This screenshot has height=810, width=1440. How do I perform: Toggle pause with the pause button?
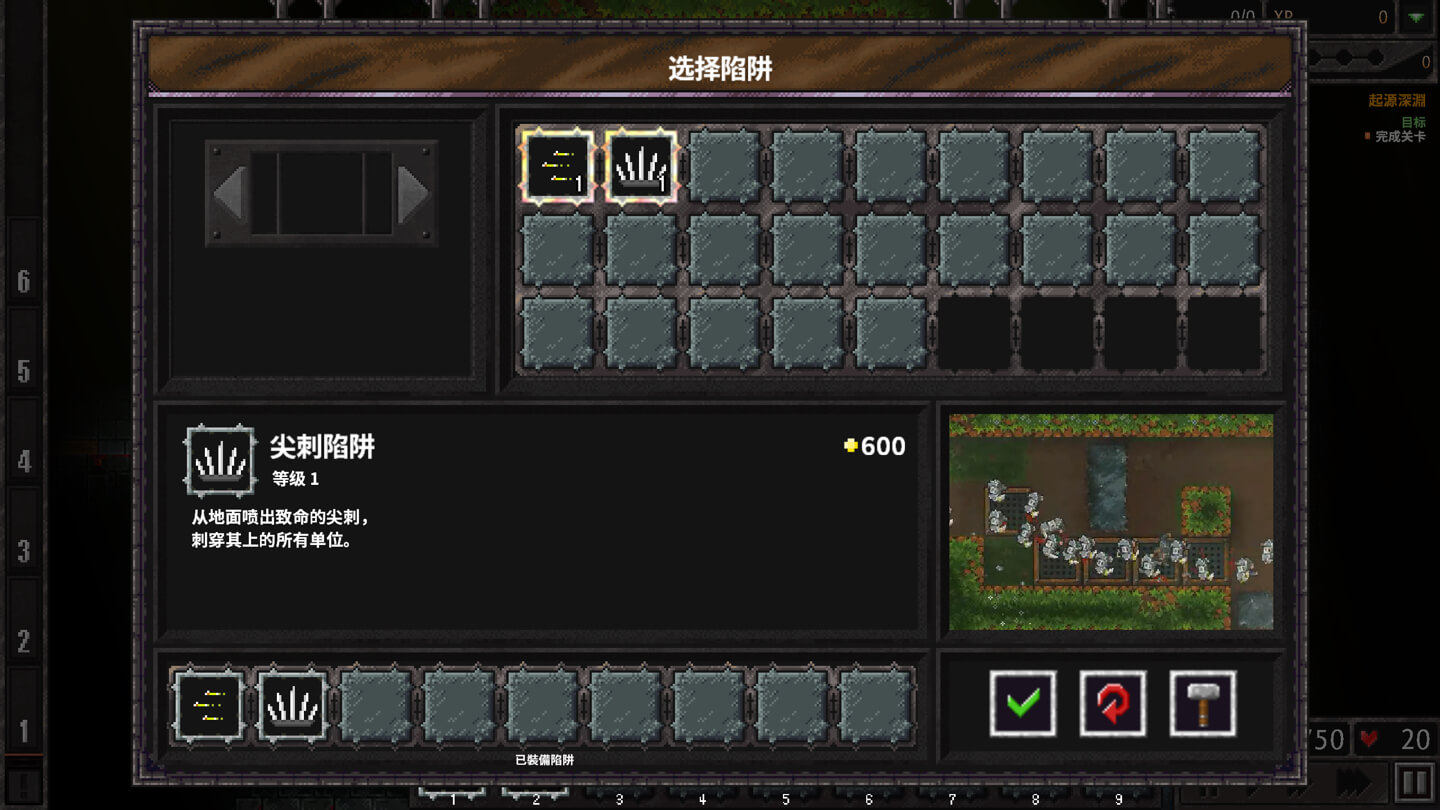[x=1416, y=780]
